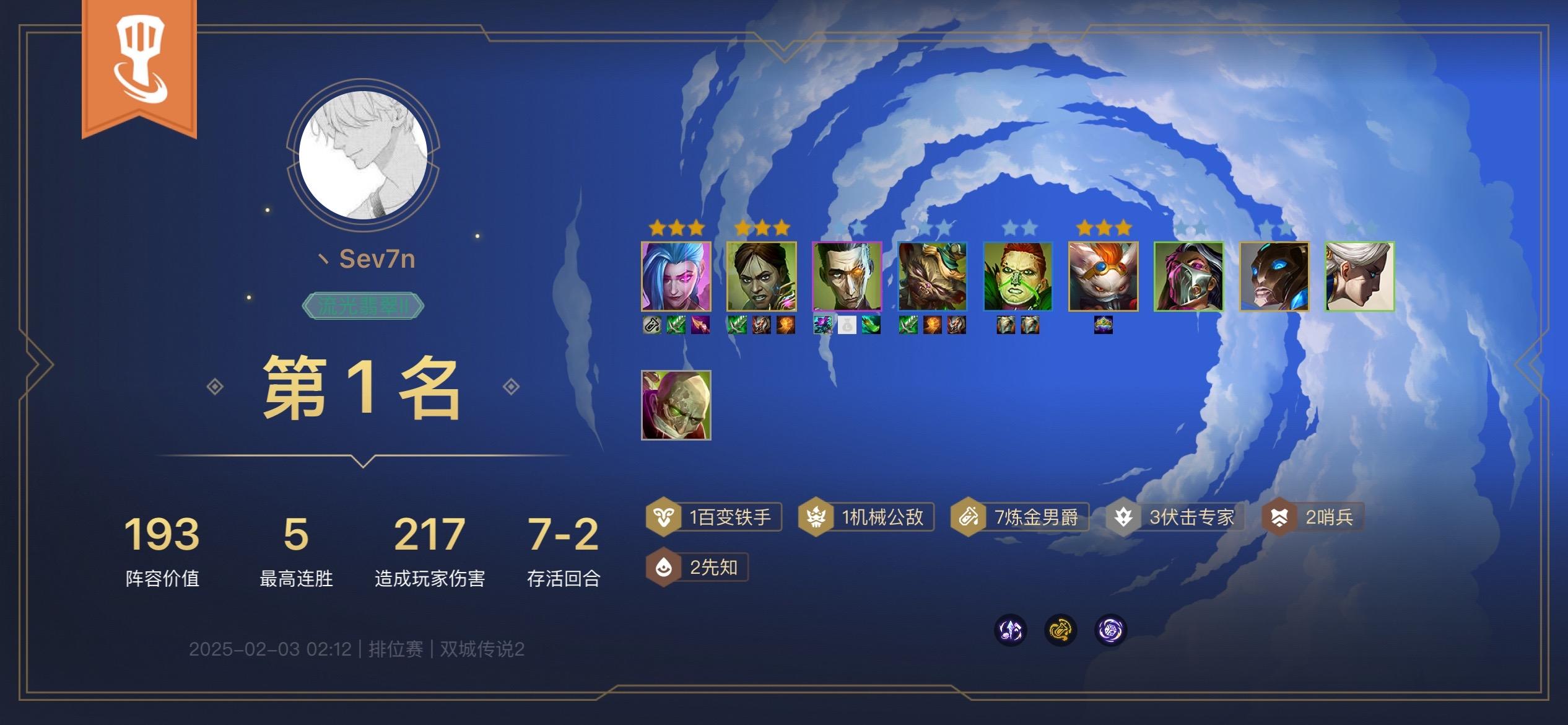Click the 流光翡翠II rank badge

tap(364, 305)
